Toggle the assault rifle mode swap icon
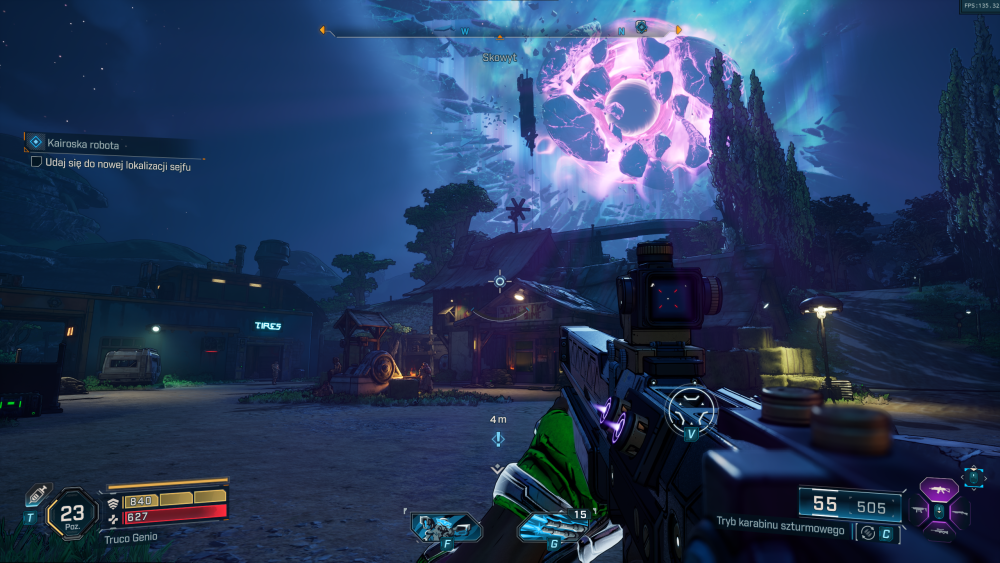1000x563 pixels. tap(866, 533)
